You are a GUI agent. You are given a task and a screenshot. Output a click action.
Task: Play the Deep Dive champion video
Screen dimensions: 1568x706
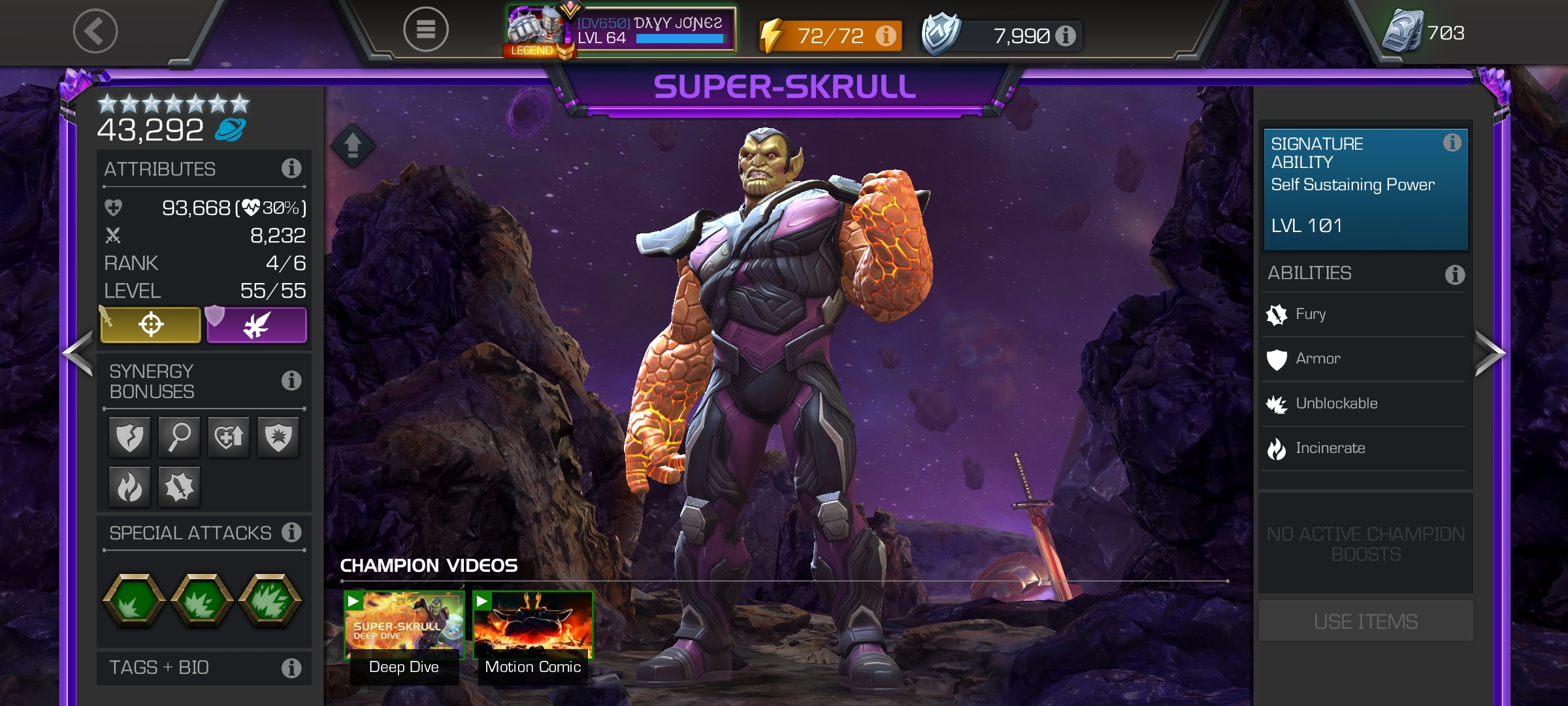pos(404,626)
